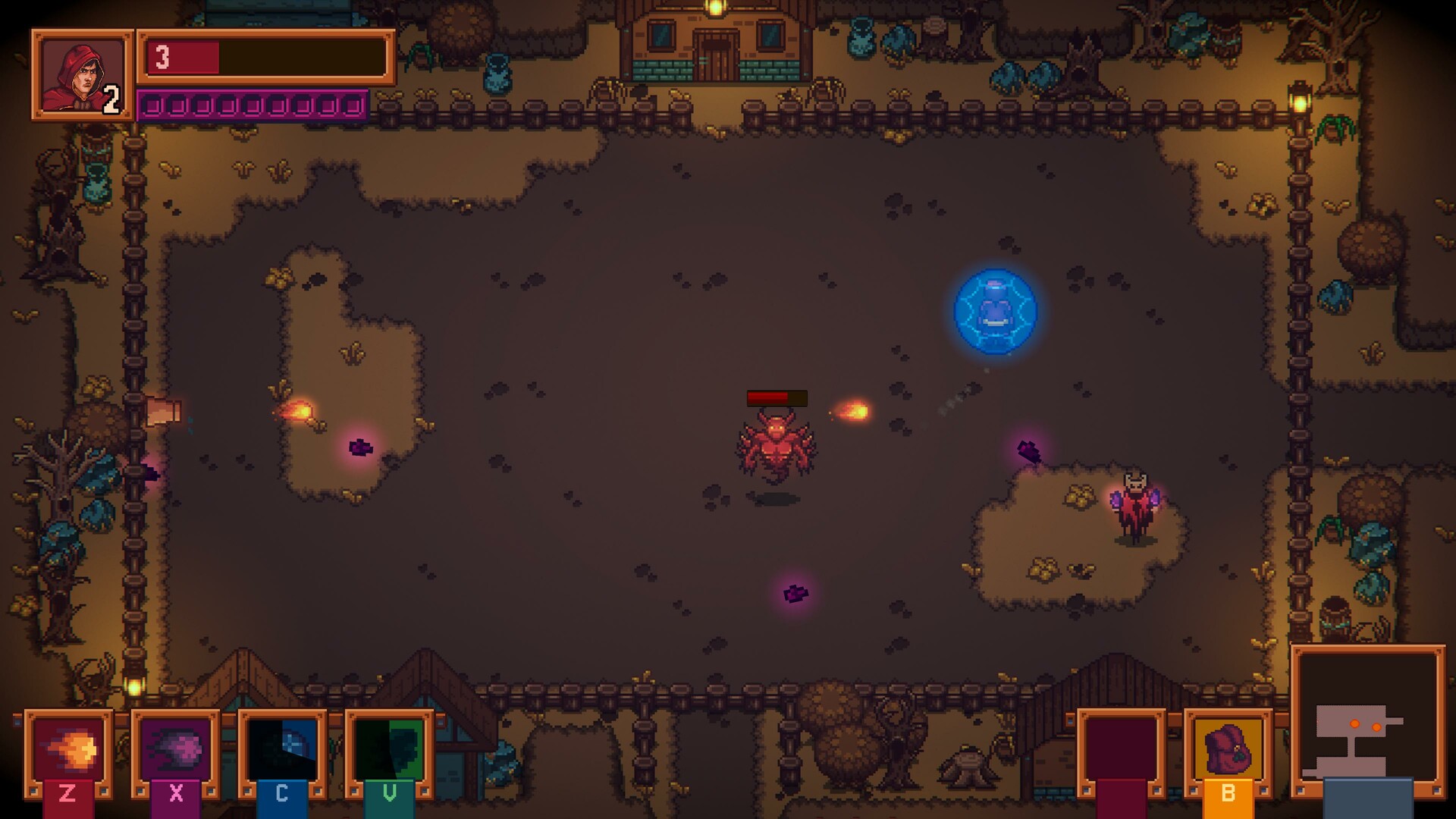Toggle the blue shield bubble around the enemy

point(996,312)
